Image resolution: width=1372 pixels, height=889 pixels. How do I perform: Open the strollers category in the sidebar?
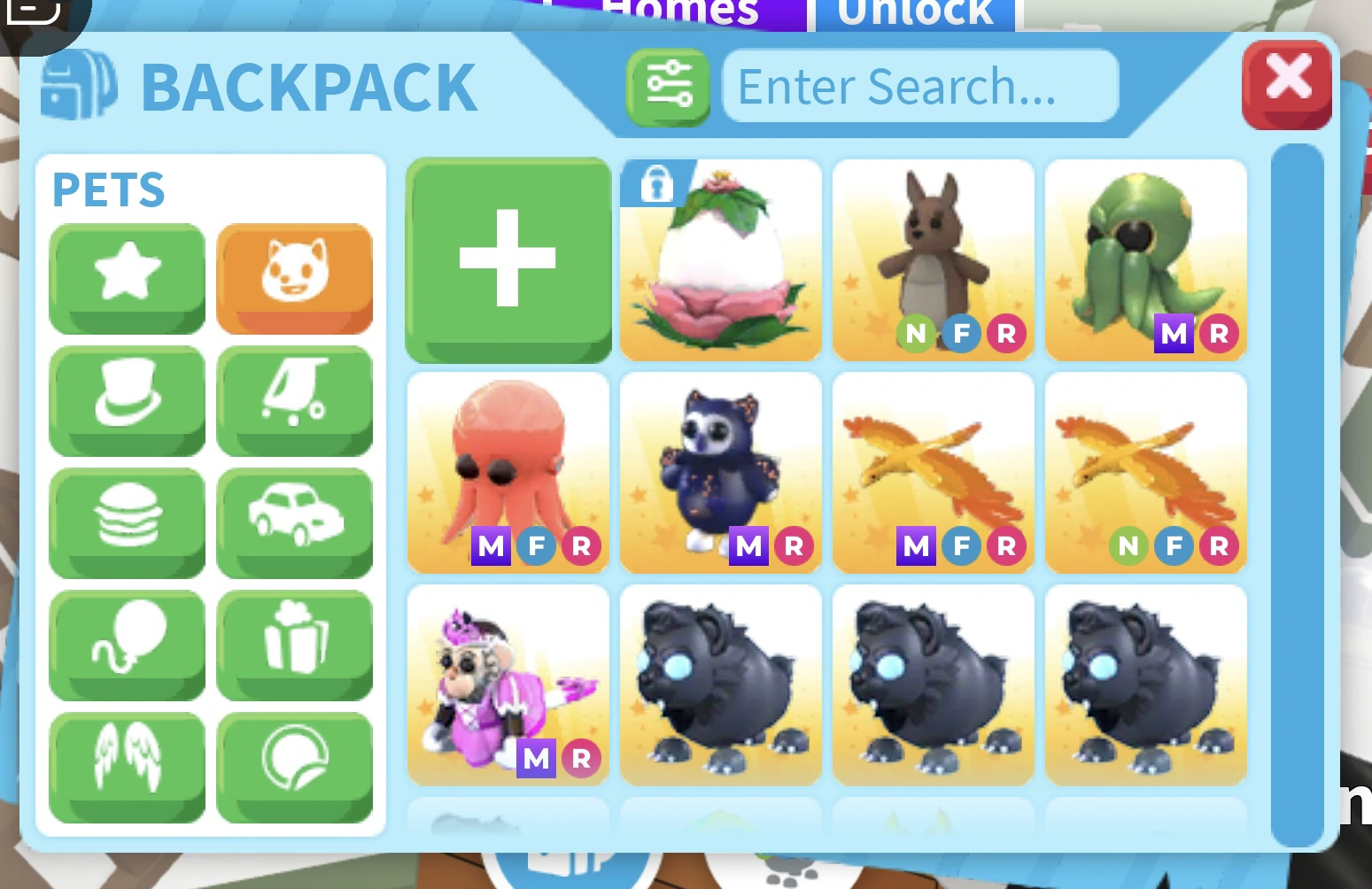tap(294, 401)
